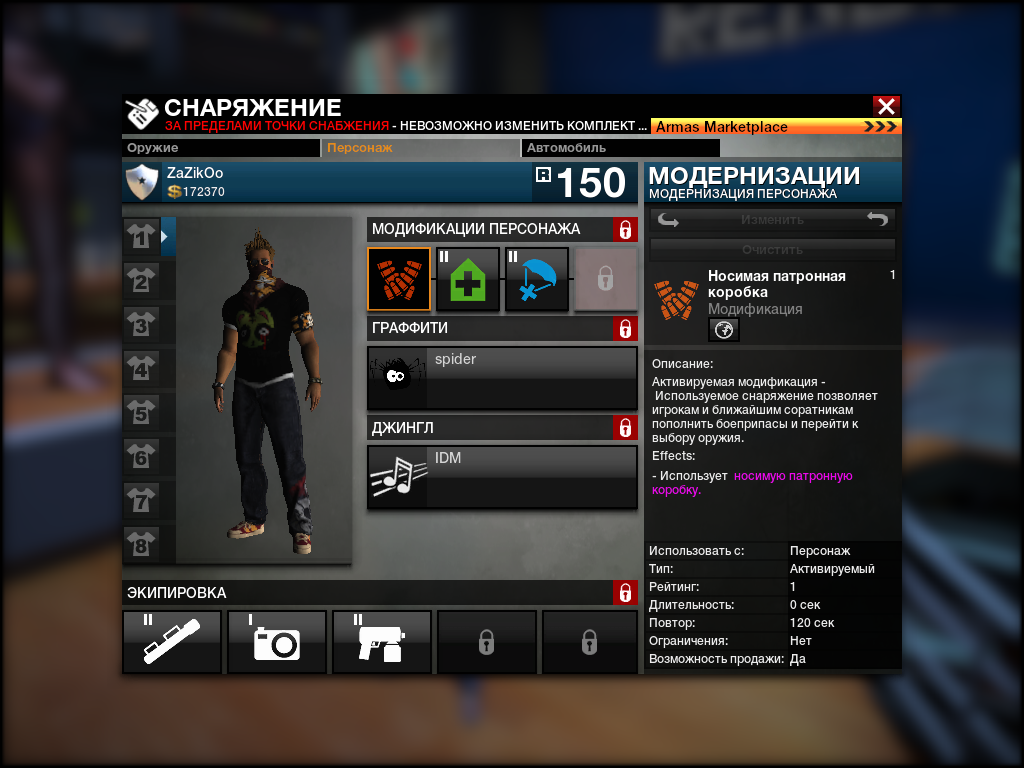Click the Очистить button
The width and height of the screenshot is (1024, 768).
[772, 249]
